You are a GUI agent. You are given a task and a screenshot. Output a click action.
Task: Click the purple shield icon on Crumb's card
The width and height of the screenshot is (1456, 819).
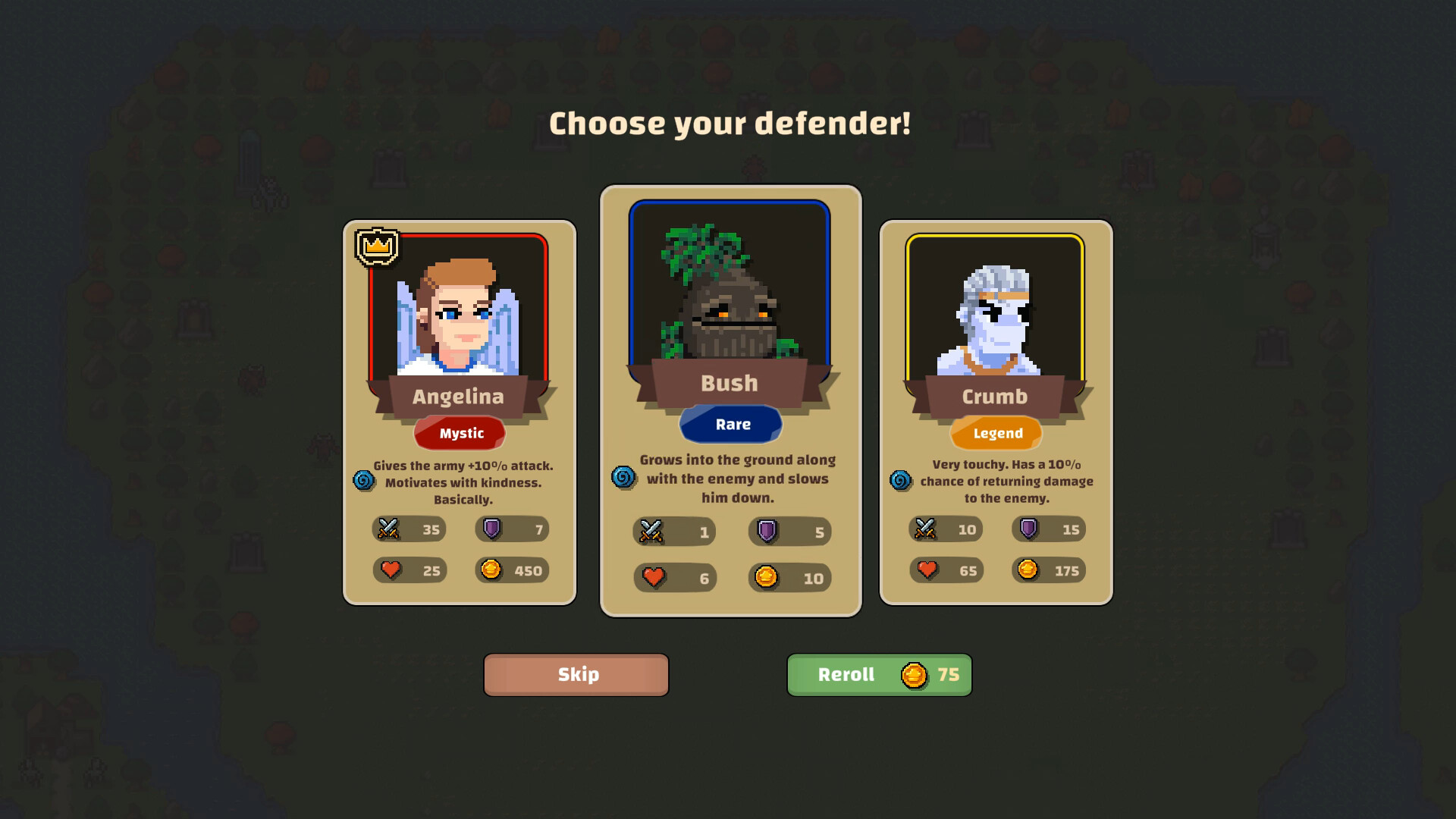[x=1028, y=529]
